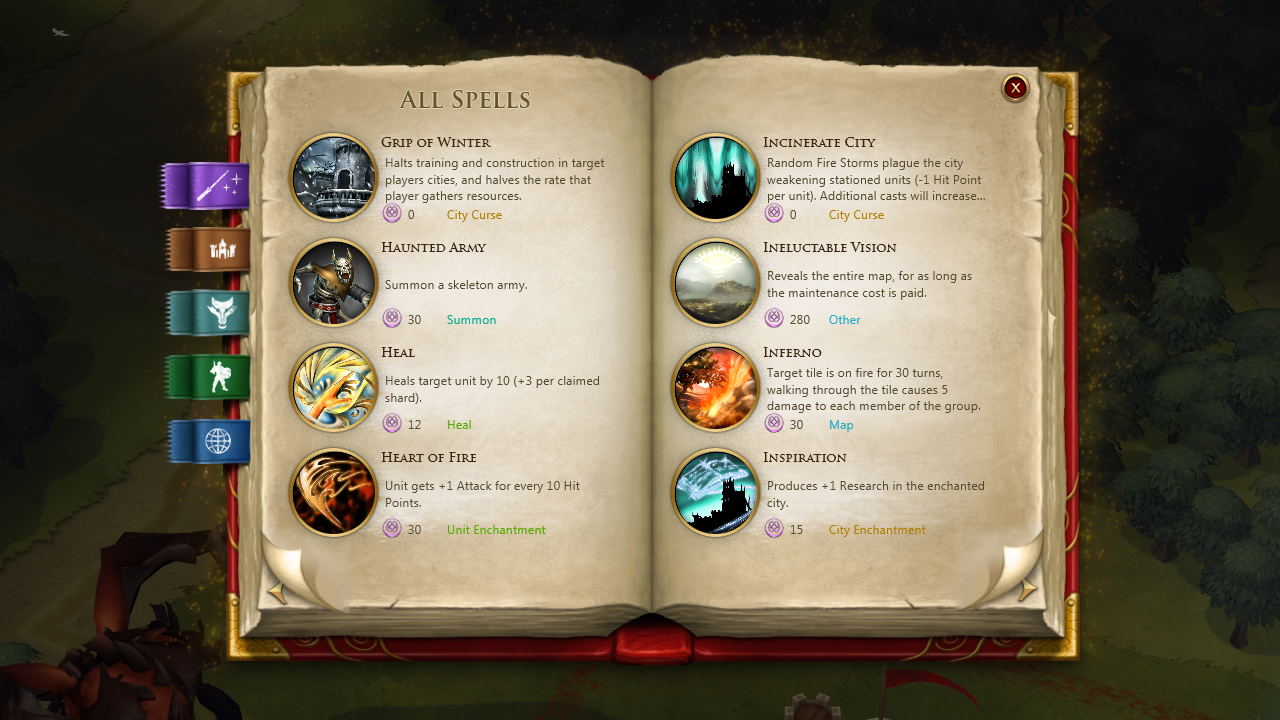Image resolution: width=1280 pixels, height=720 pixels.
Task: Close the spellbook with the red X
Action: [1015, 88]
